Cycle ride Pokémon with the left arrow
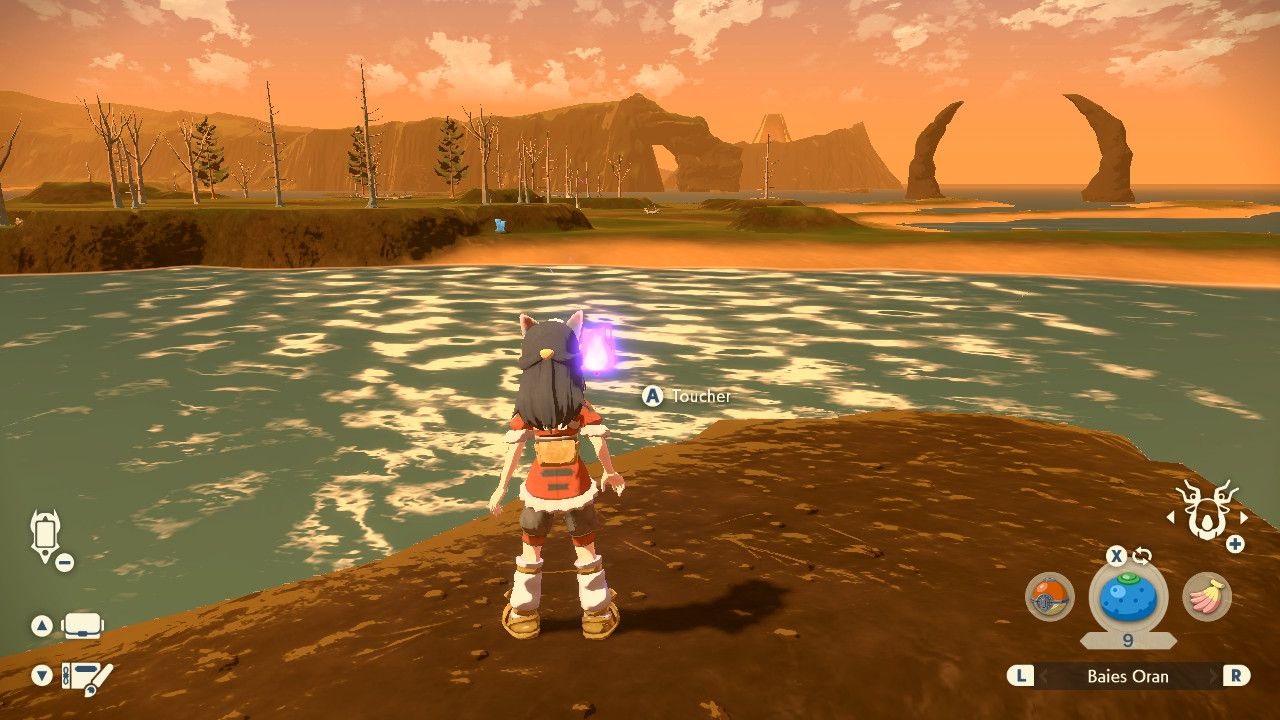The height and width of the screenshot is (720, 1280). (x=1171, y=518)
